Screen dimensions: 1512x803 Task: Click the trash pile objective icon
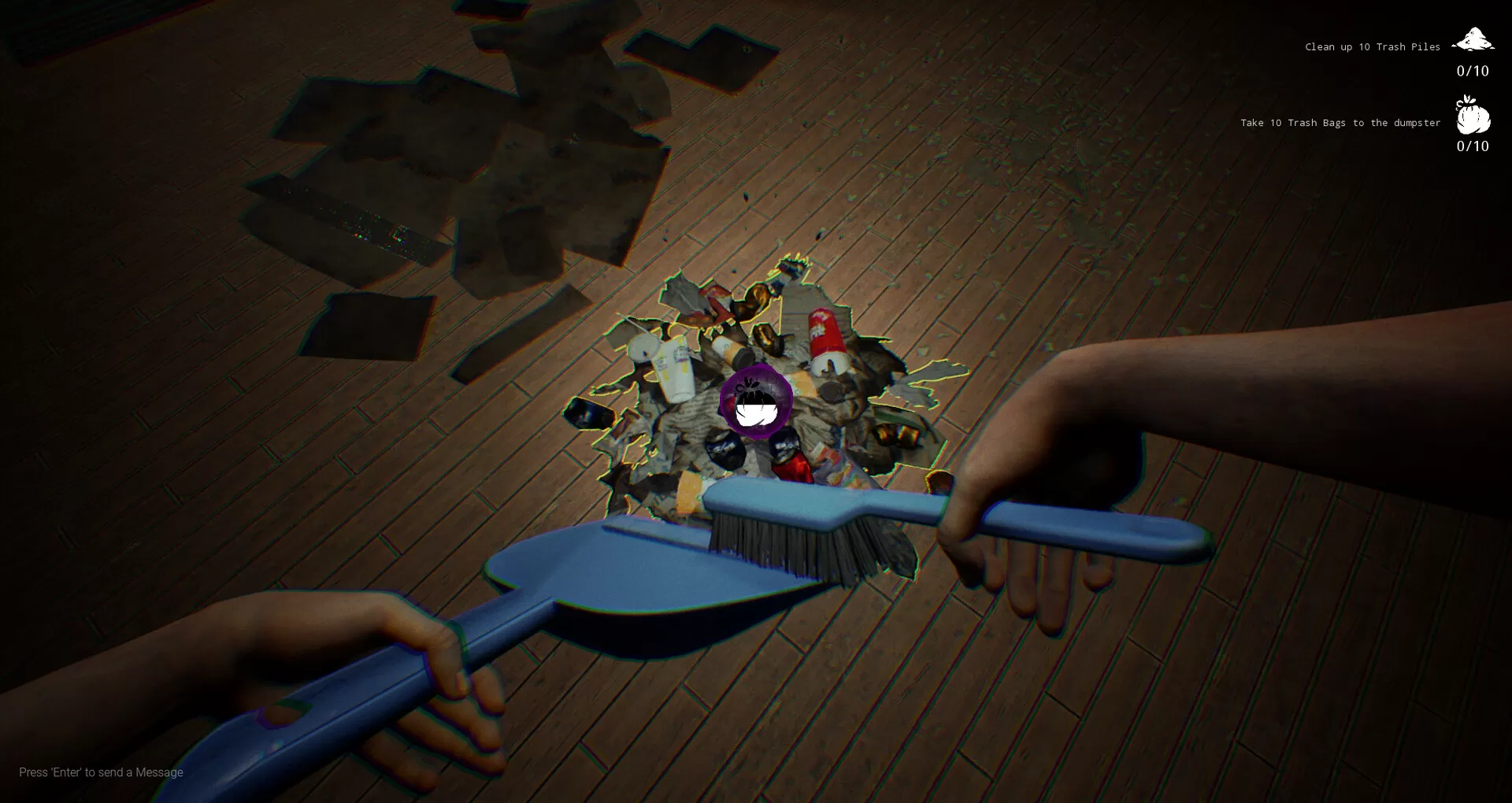tap(1473, 39)
